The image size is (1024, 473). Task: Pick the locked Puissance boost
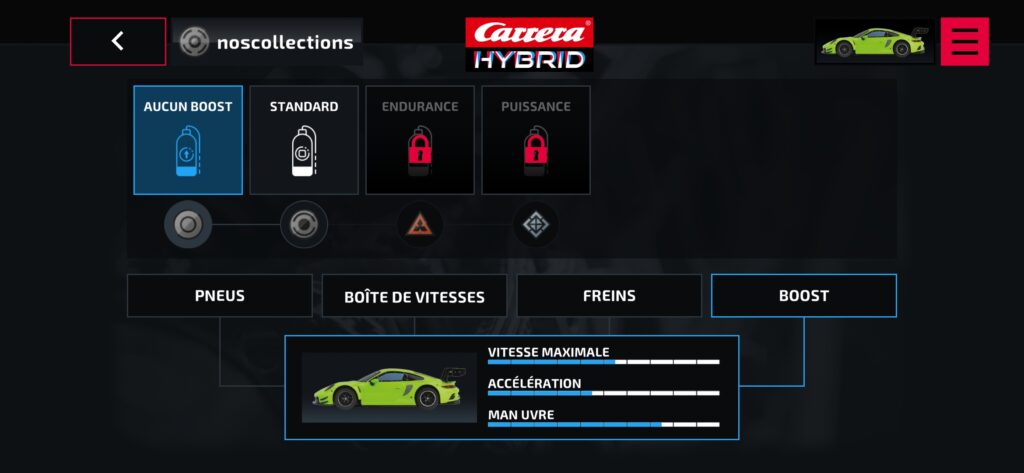coord(536,139)
